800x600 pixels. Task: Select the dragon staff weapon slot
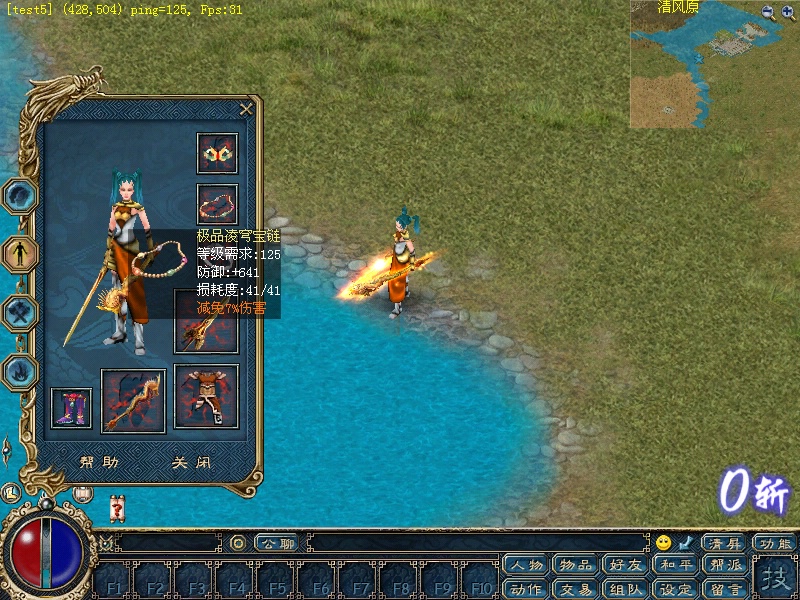(133, 401)
